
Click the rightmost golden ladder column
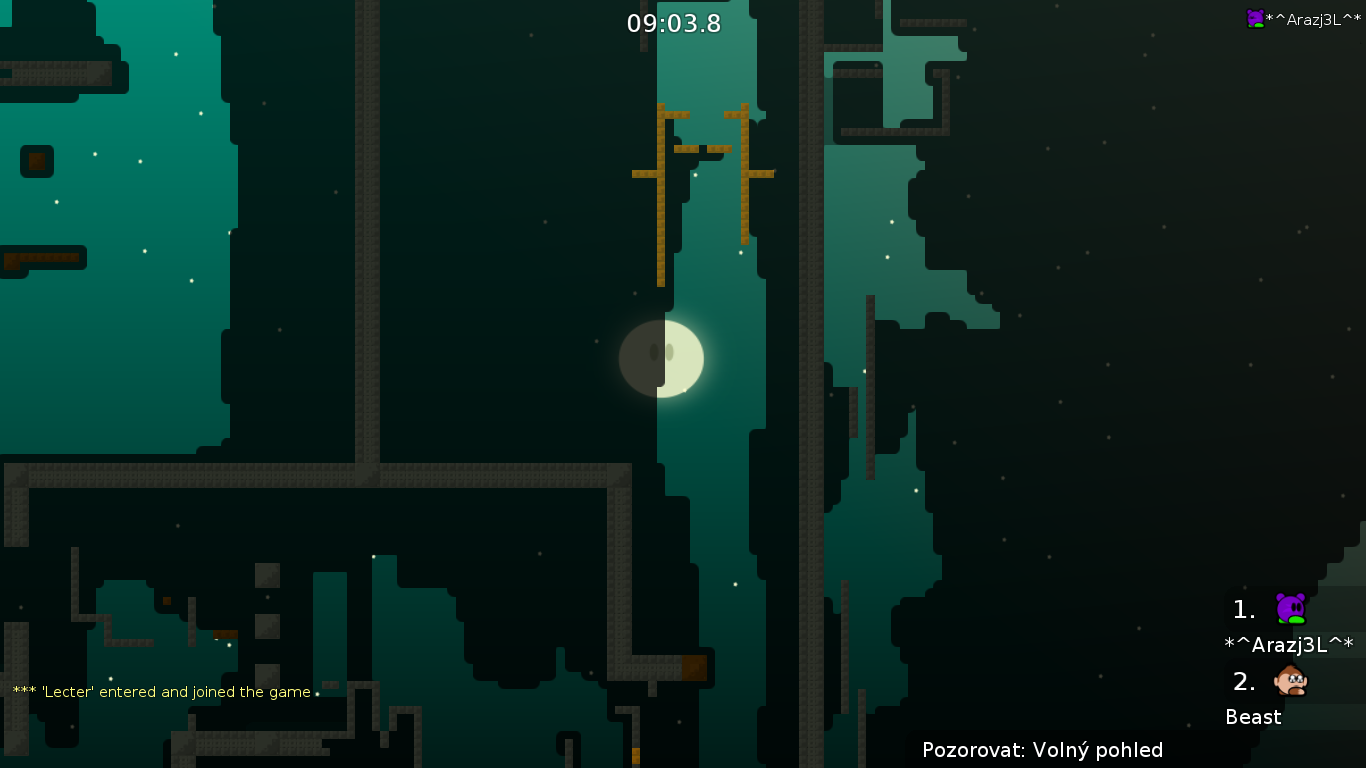click(745, 175)
